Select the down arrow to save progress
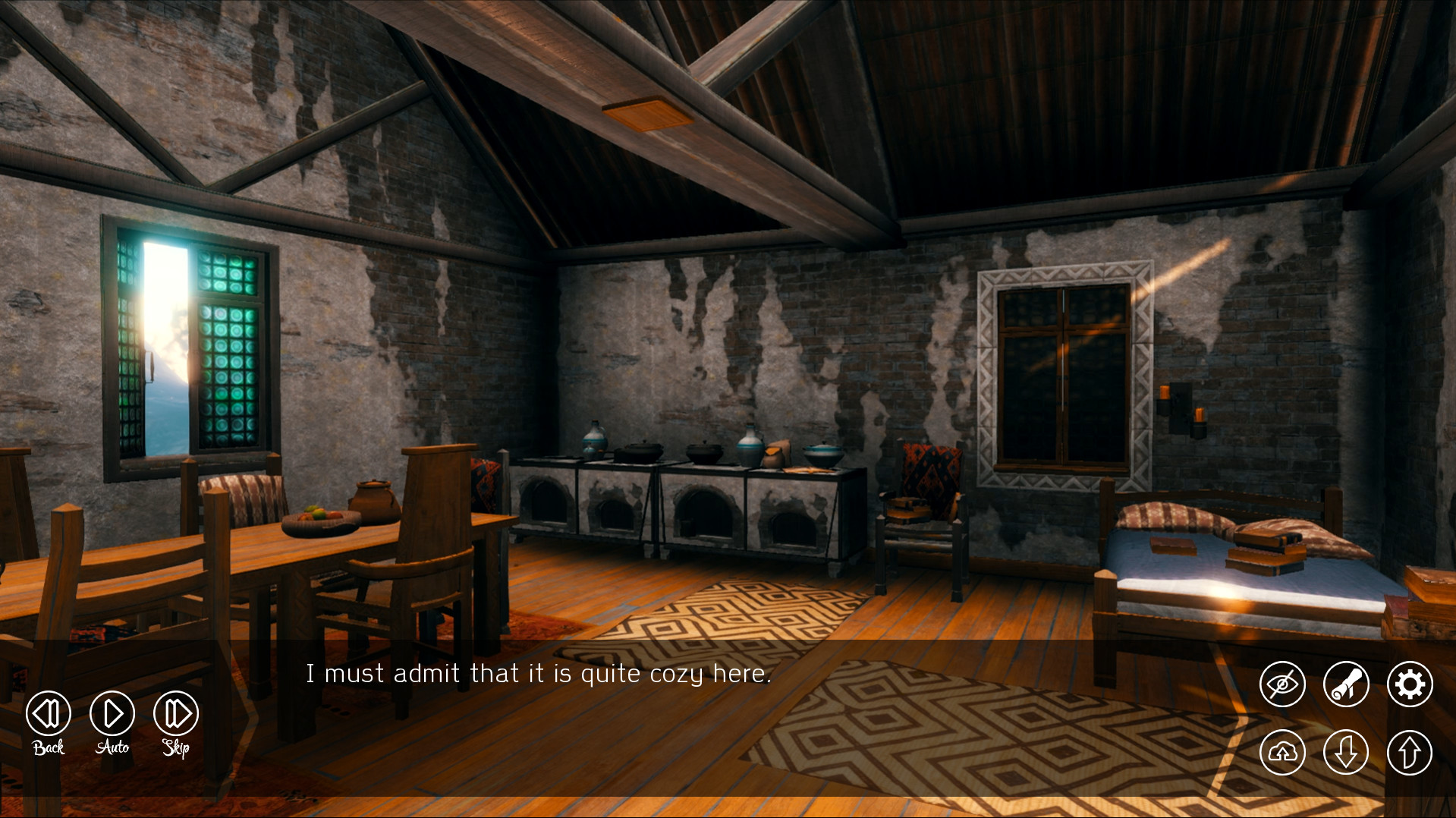The height and width of the screenshot is (818, 1456). coord(1345,752)
